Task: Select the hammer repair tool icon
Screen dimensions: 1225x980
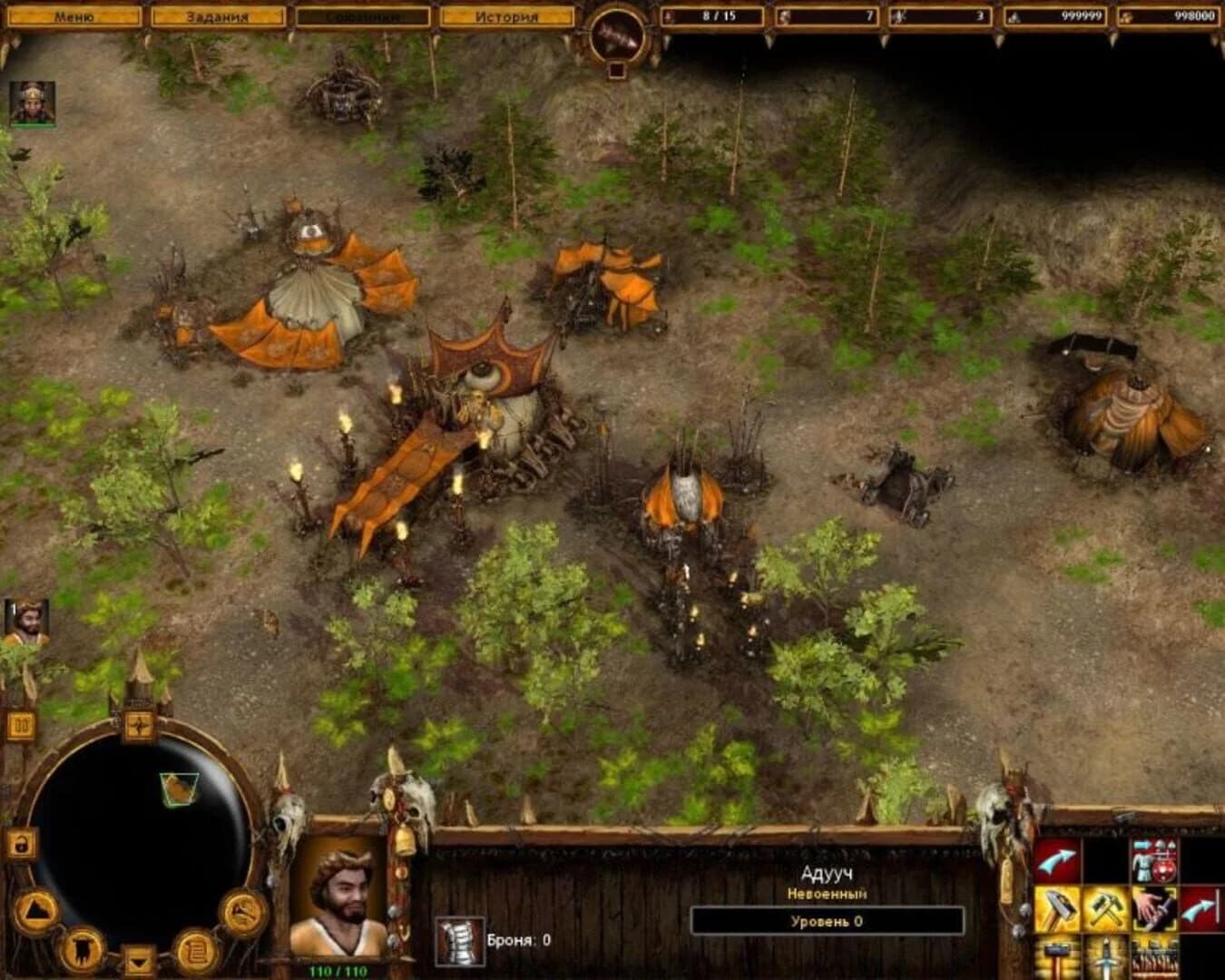Action: pyautogui.click(x=1055, y=907)
